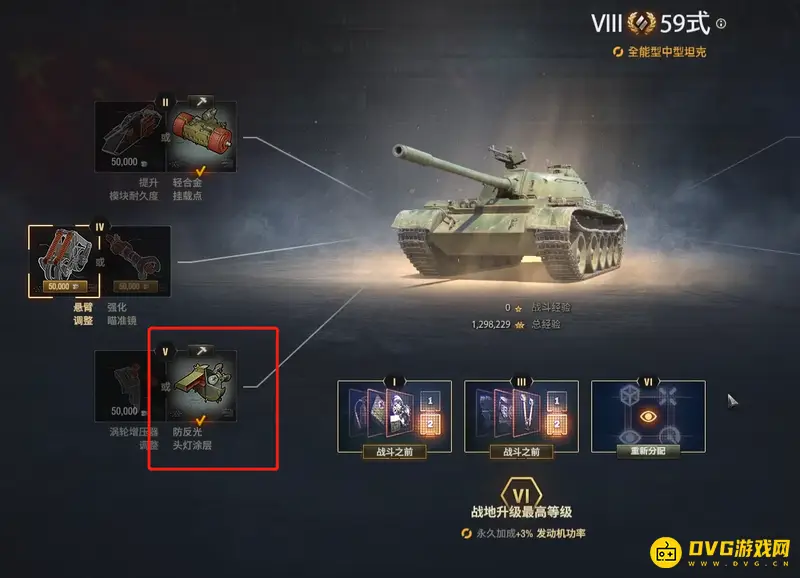This screenshot has width=800, height=578.
Task: Select the 提升模块耐久度 modification
Action: pyautogui.click(x=127, y=137)
